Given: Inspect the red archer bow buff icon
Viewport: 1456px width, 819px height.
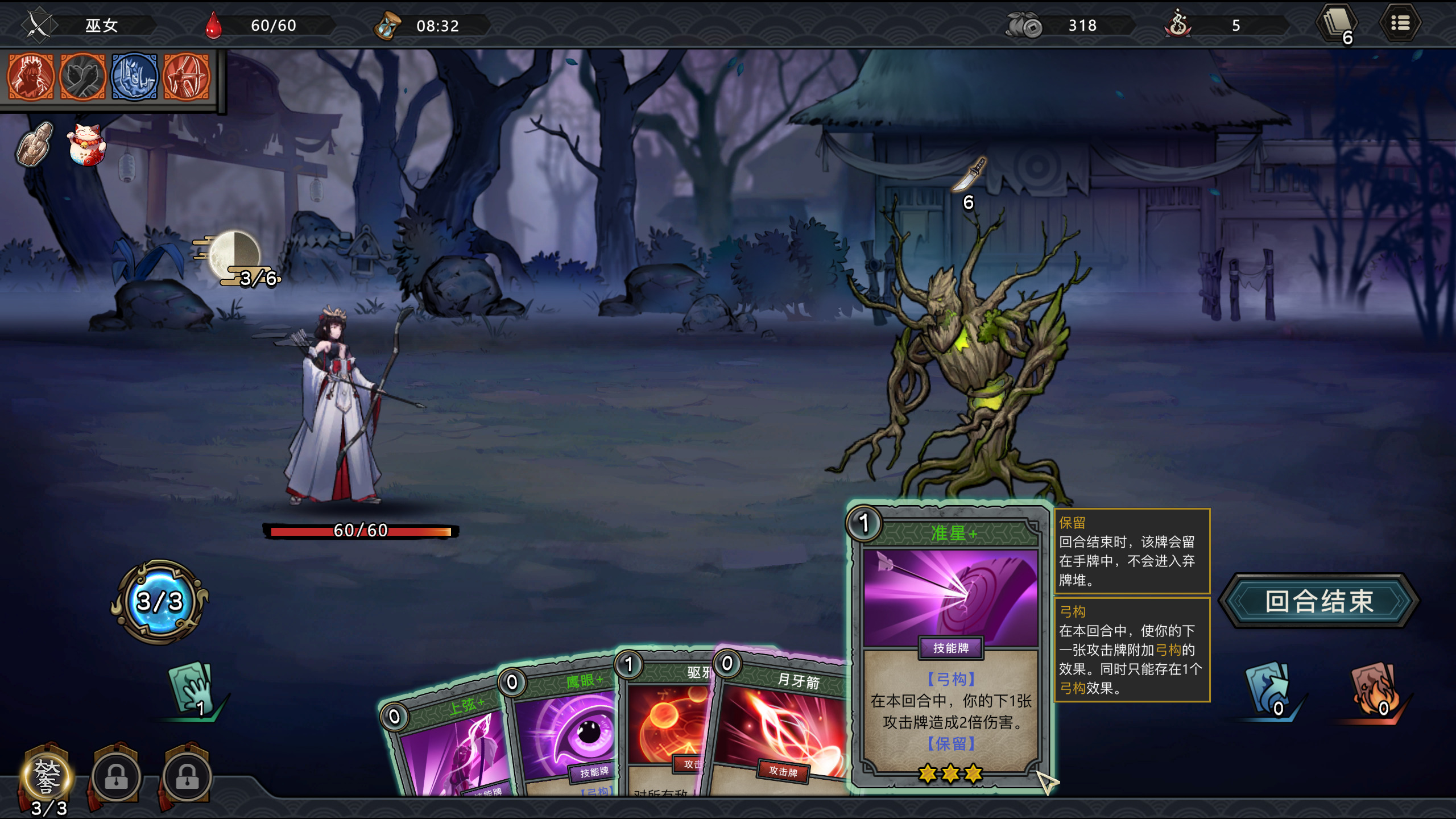Looking at the screenshot, I should 187,77.
